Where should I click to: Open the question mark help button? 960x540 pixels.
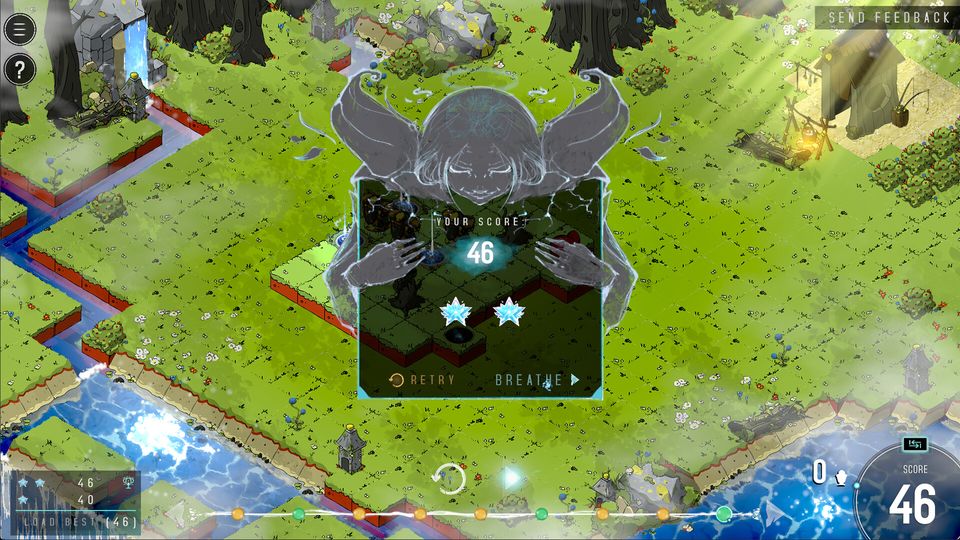click(19, 69)
